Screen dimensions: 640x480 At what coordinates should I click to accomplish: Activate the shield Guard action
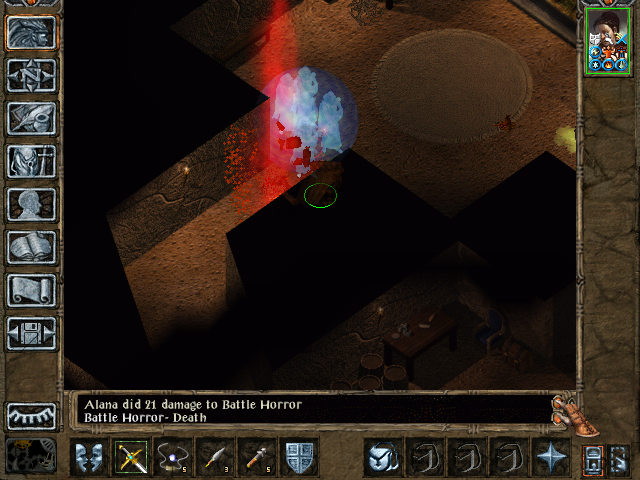[299, 457]
